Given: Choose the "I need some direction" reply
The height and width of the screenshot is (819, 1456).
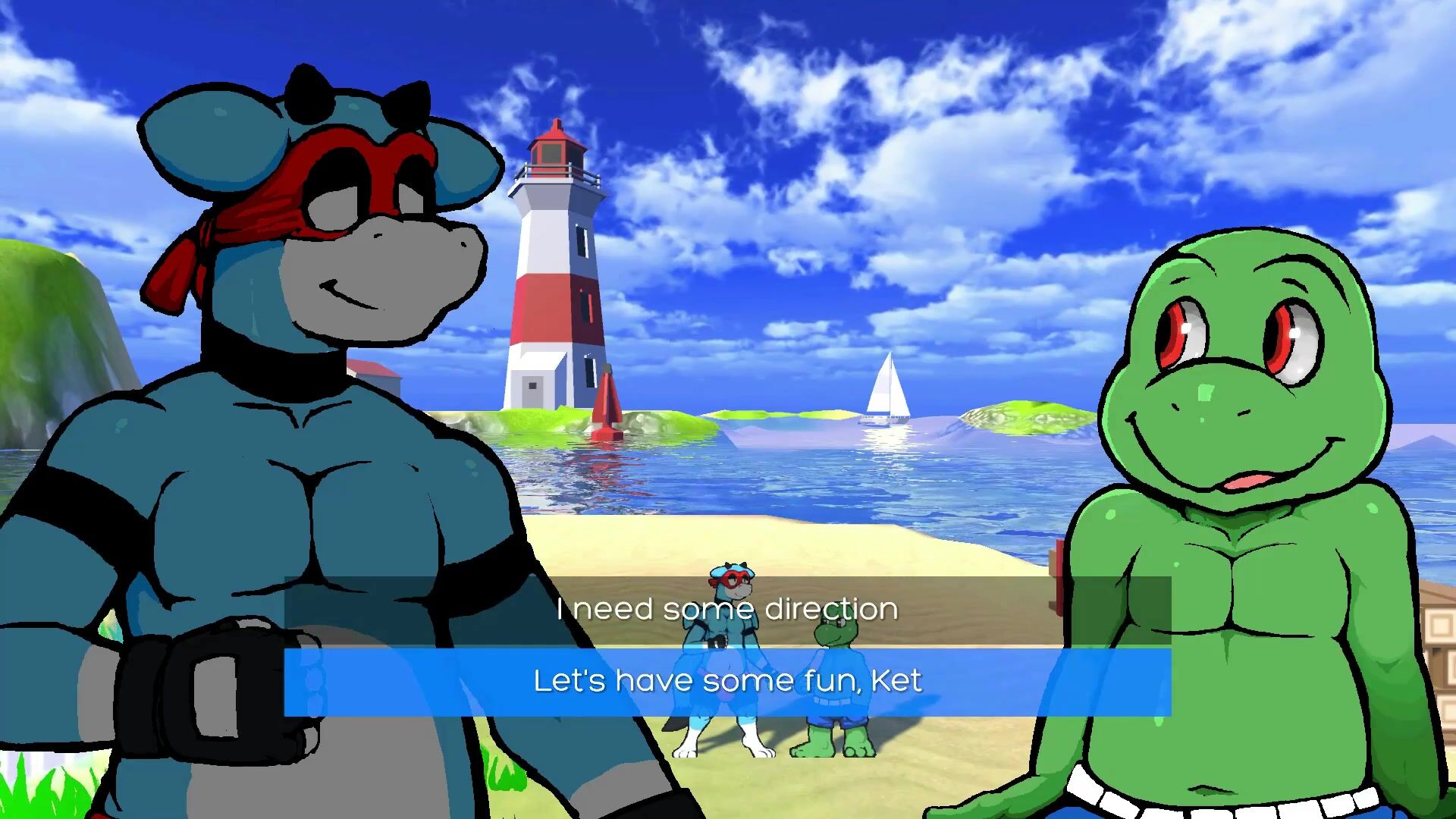Looking at the screenshot, I should (x=727, y=610).
